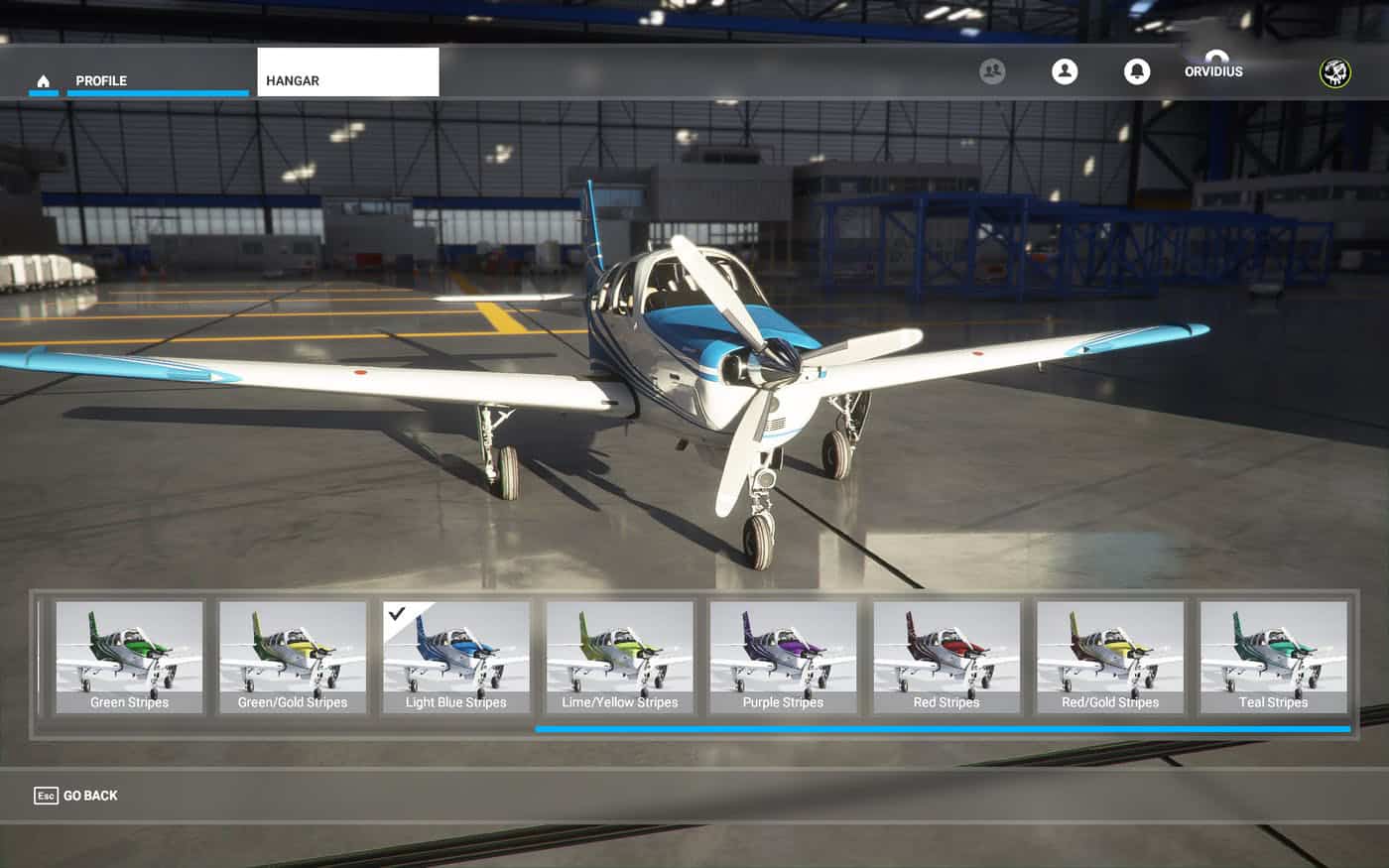This screenshot has height=868, width=1389.
Task: Choose the Red Stripes livery
Action: pos(947,657)
